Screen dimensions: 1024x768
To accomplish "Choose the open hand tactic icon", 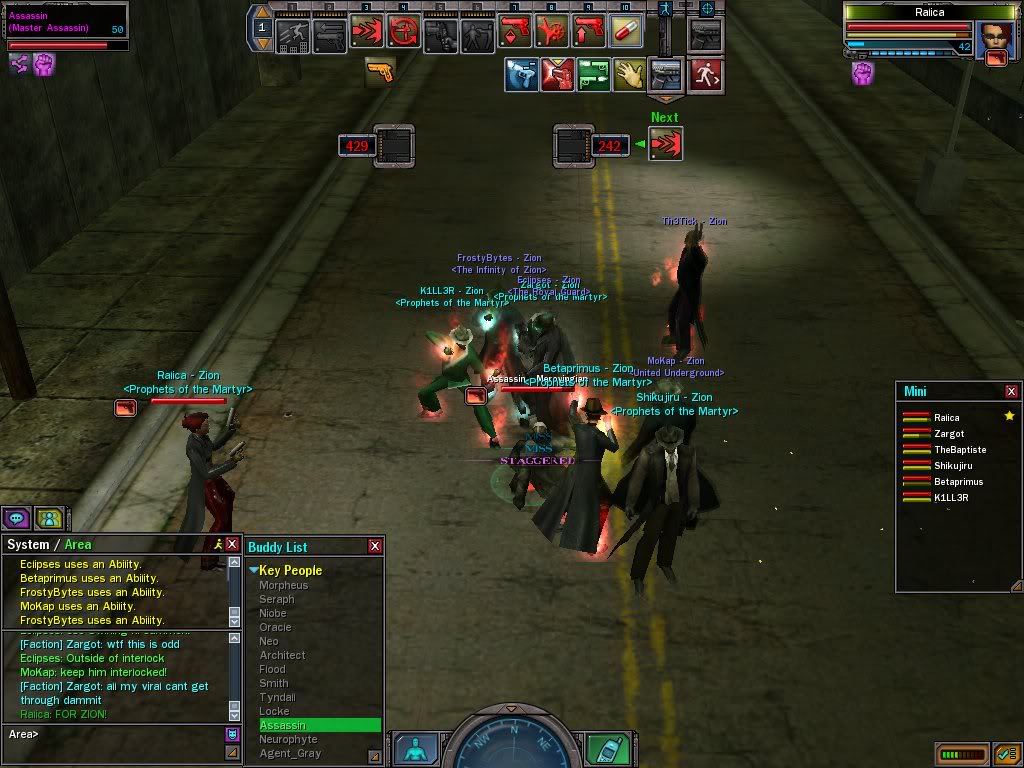I will [x=629, y=75].
